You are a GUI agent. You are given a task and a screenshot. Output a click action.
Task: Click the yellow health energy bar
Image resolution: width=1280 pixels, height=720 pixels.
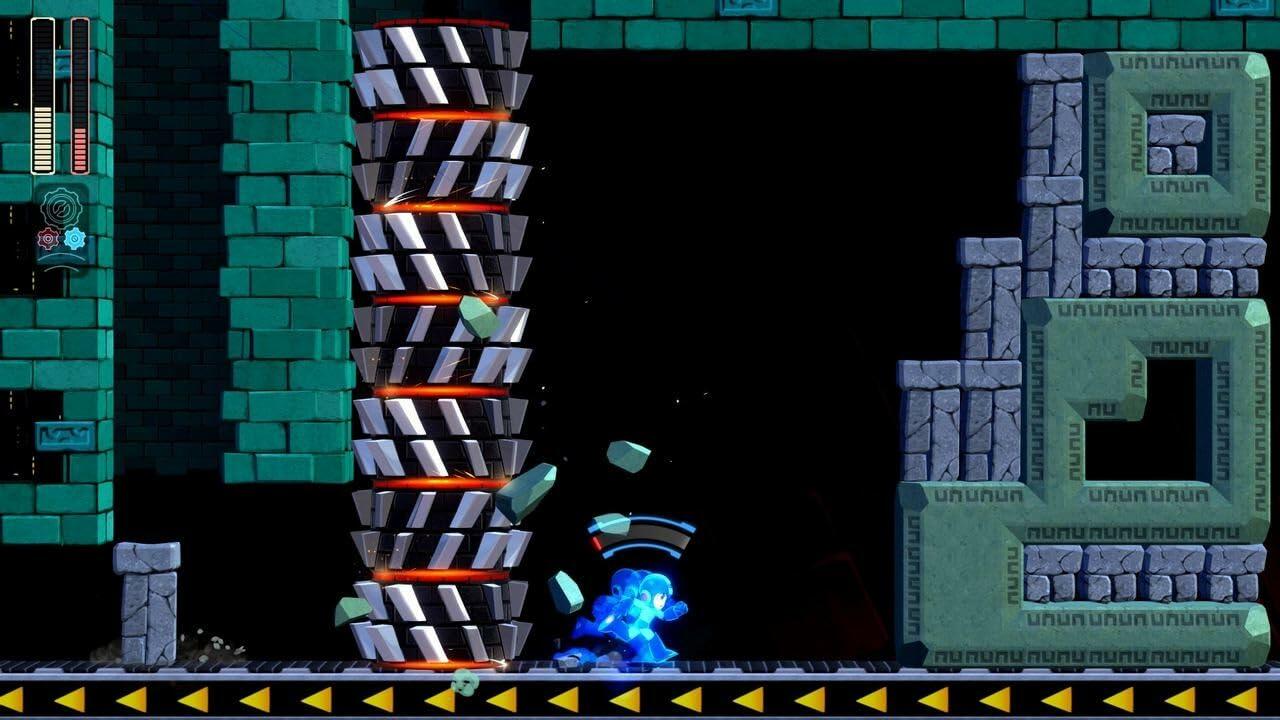pos(42,140)
